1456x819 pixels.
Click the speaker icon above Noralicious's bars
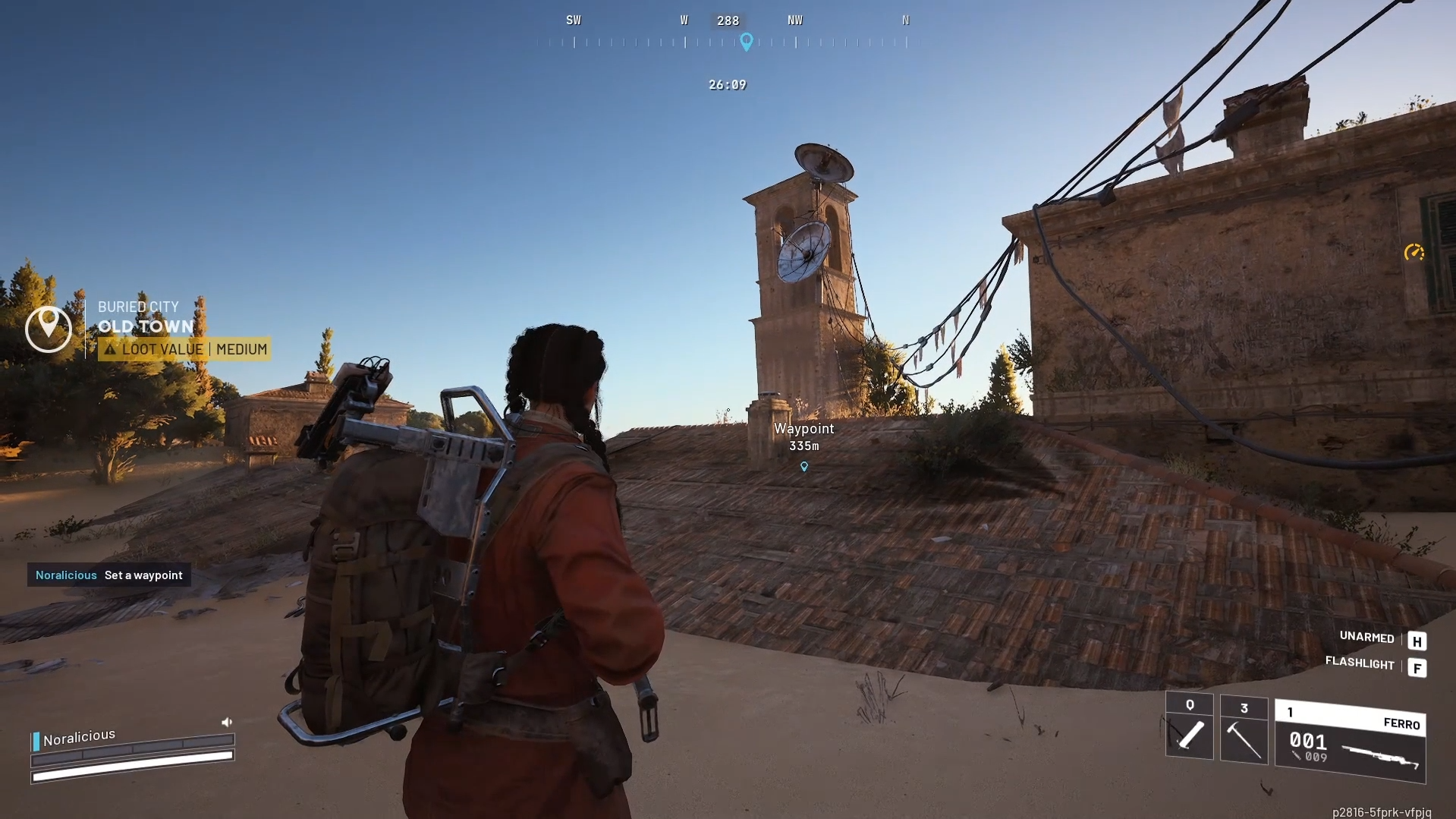[x=227, y=722]
